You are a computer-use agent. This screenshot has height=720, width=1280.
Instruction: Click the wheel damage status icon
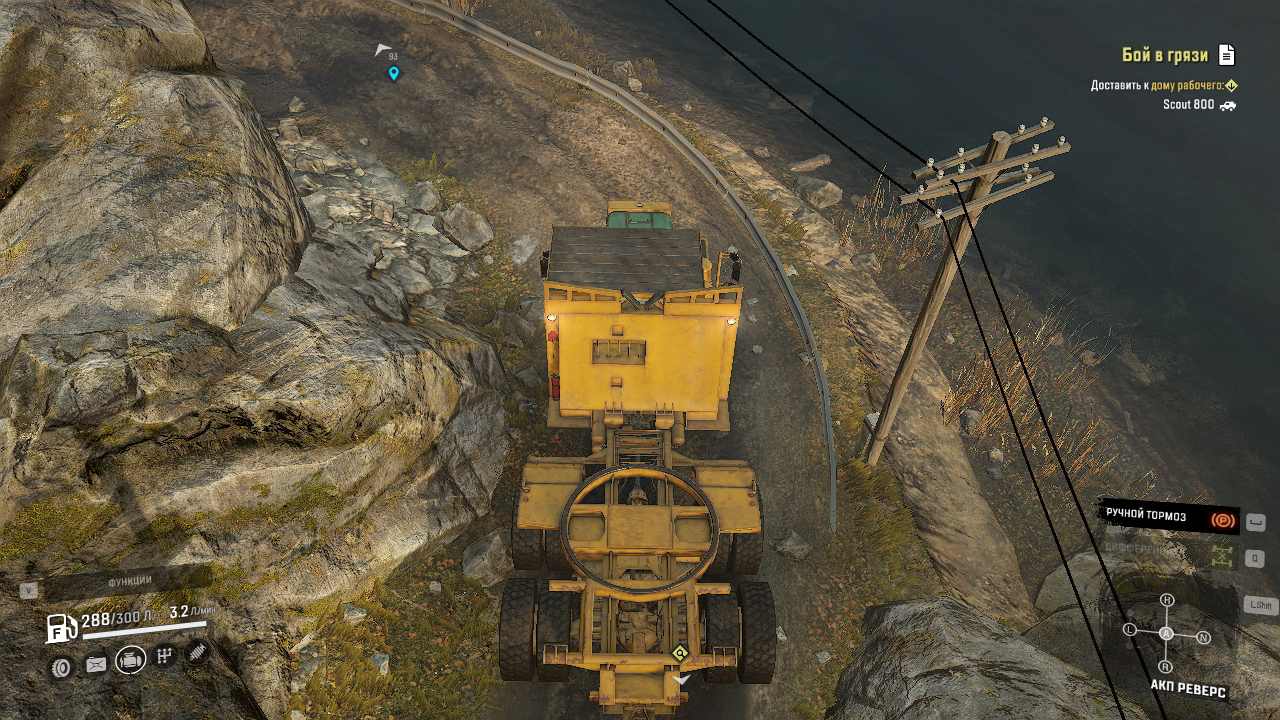point(62,666)
